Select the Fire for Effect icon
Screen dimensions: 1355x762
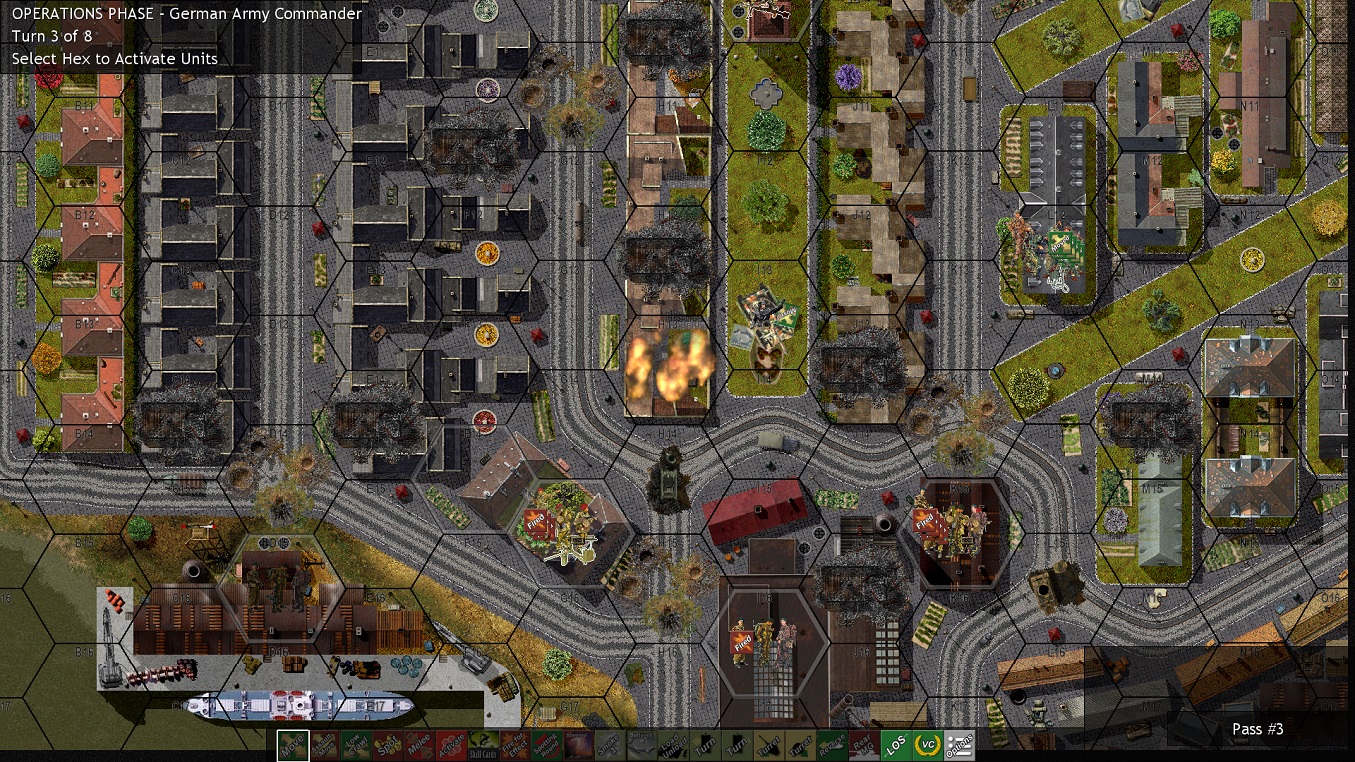513,745
